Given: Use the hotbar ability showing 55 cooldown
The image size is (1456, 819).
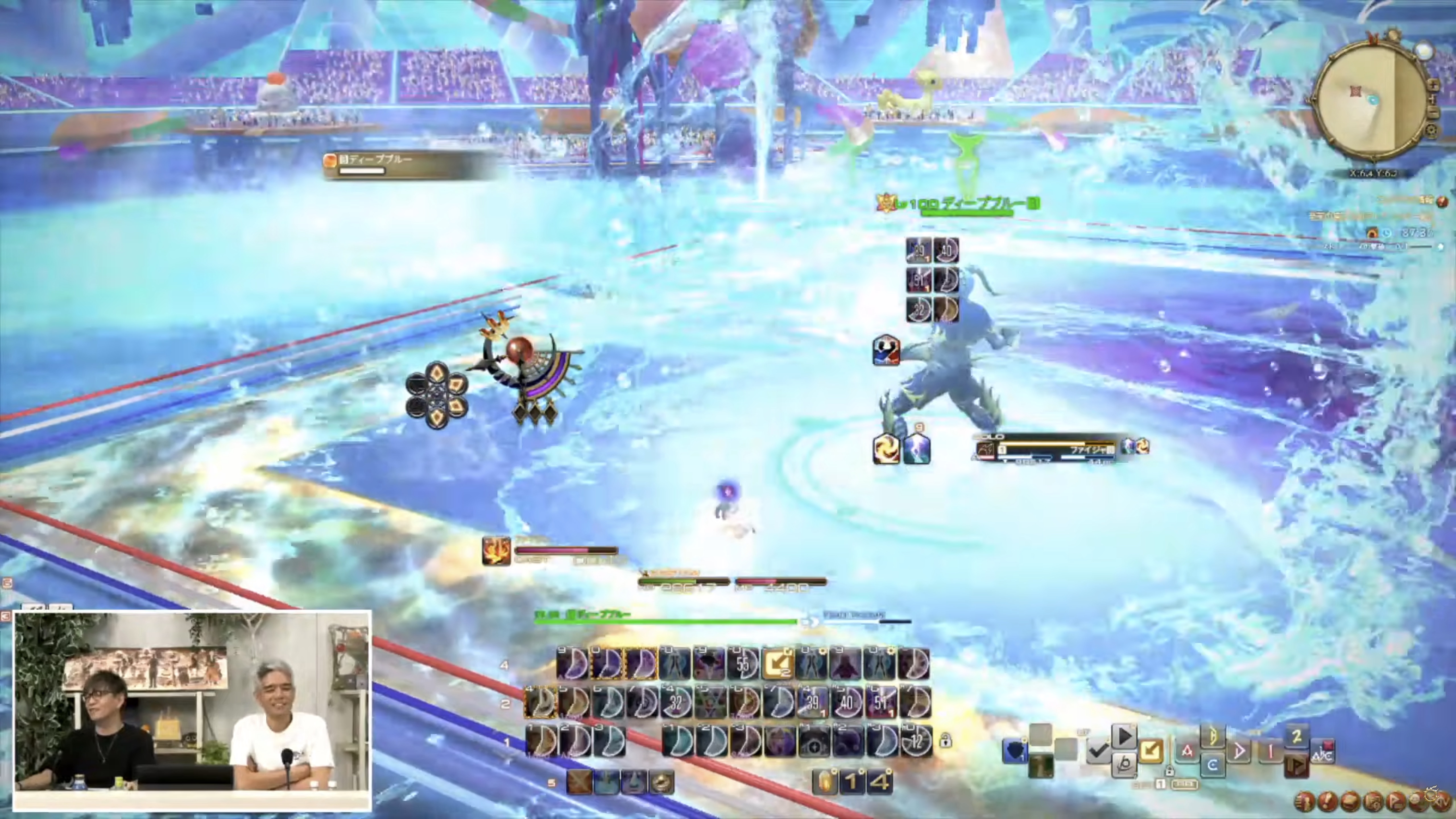Looking at the screenshot, I should [x=743, y=663].
